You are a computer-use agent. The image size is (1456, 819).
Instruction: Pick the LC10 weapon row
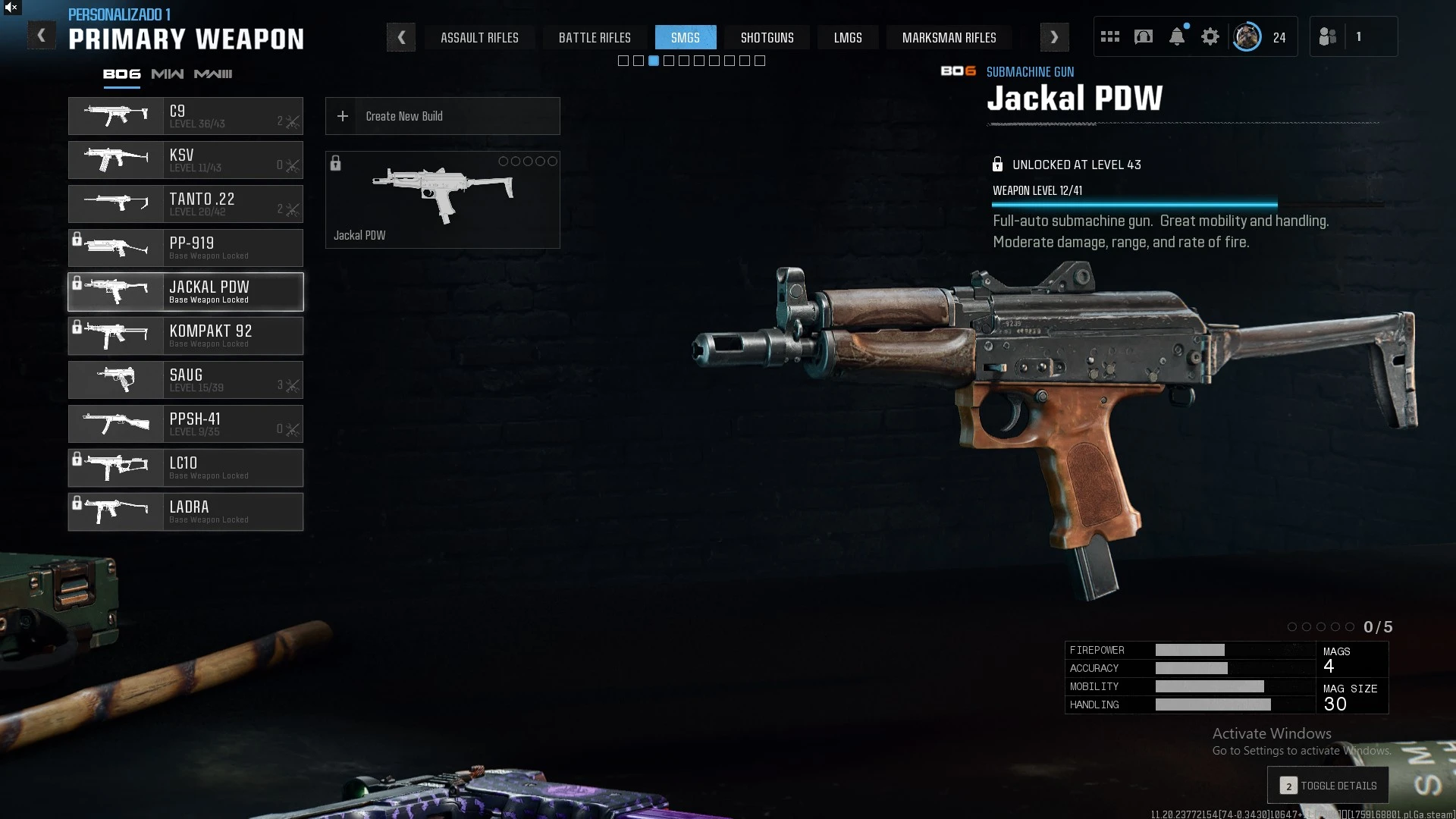(x=186, y=468)
